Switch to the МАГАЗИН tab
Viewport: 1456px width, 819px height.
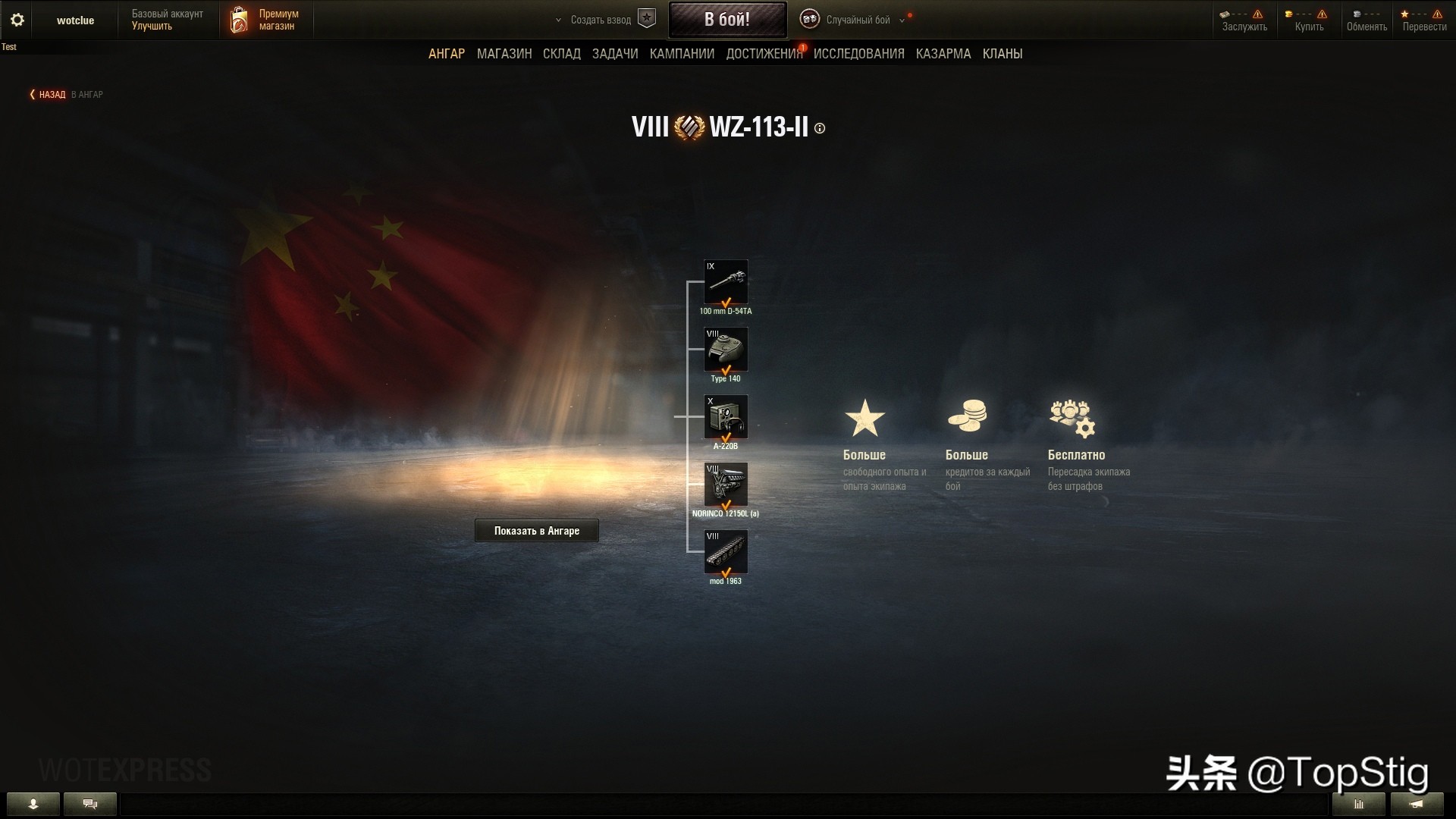pyautogui.click(x=504, y=54)
